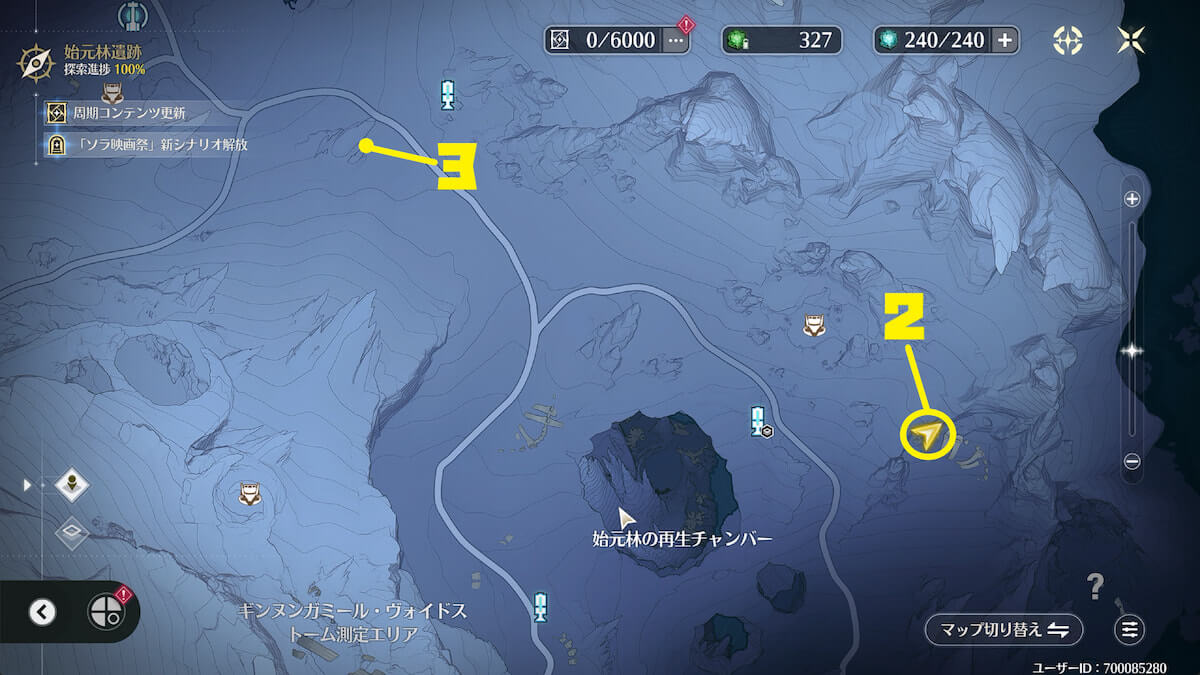Select the 始元林の再生チャンバー map marker
Viewport: 1200px width, 675px height.
[x=627, y=518]
